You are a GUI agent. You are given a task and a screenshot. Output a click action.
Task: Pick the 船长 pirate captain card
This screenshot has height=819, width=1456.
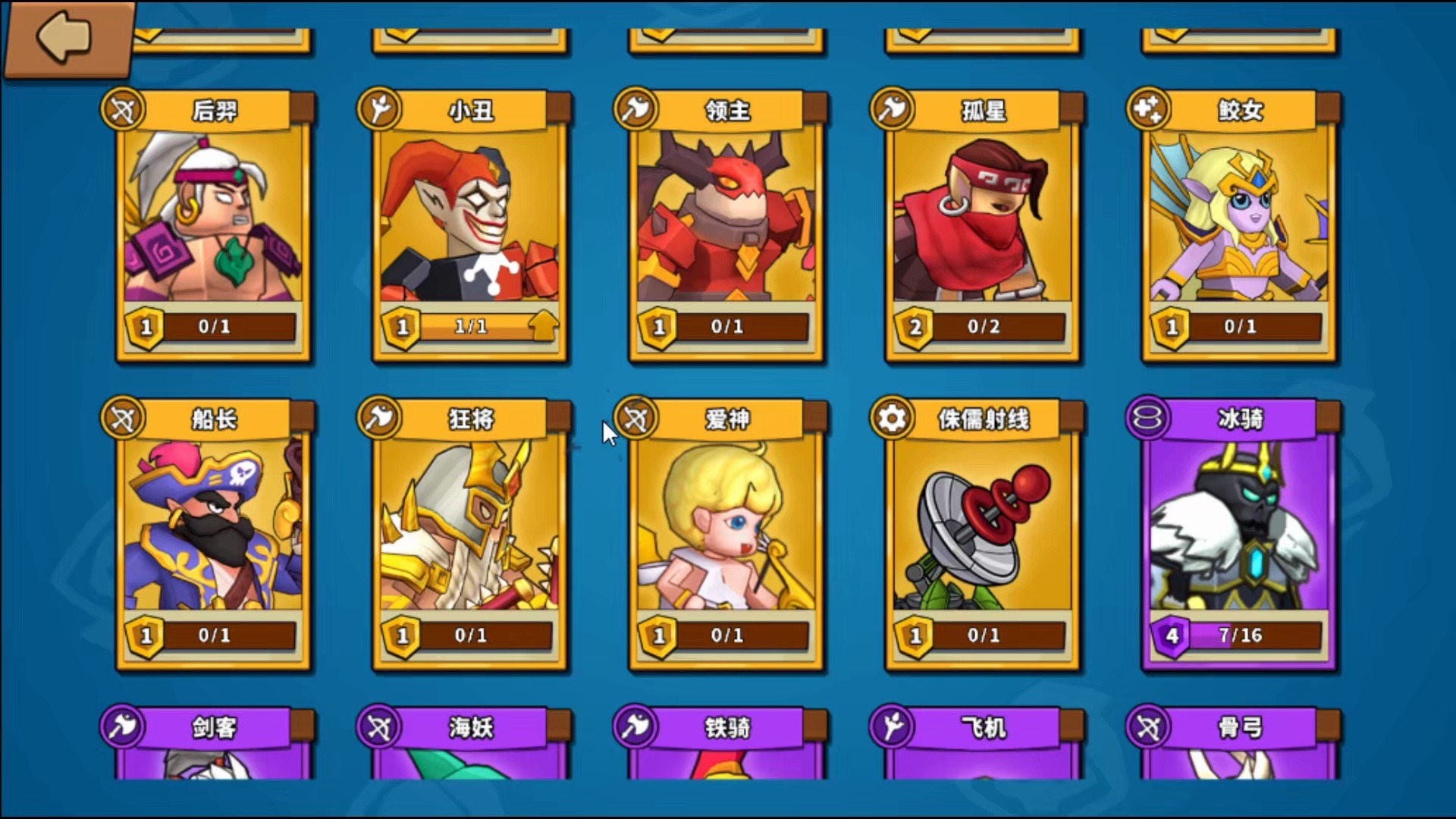click(x=213, y=535)
